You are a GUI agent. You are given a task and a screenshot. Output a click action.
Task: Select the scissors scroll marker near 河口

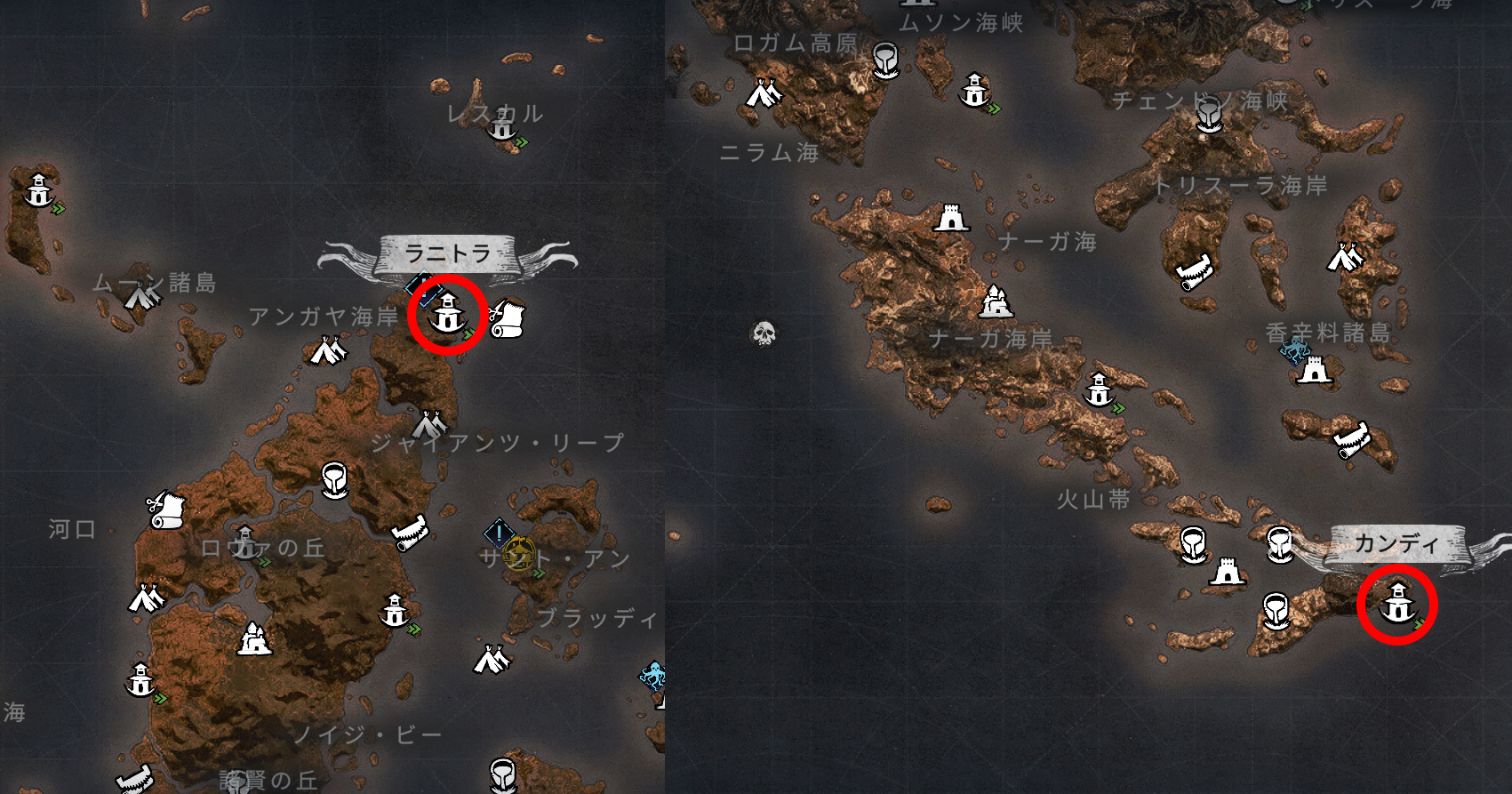coord(166,509)
